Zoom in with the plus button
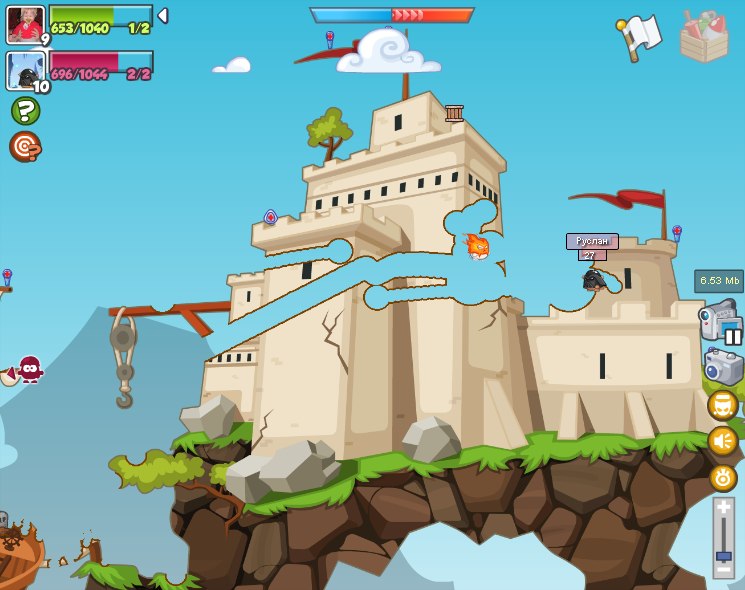 tap(724, 507)
